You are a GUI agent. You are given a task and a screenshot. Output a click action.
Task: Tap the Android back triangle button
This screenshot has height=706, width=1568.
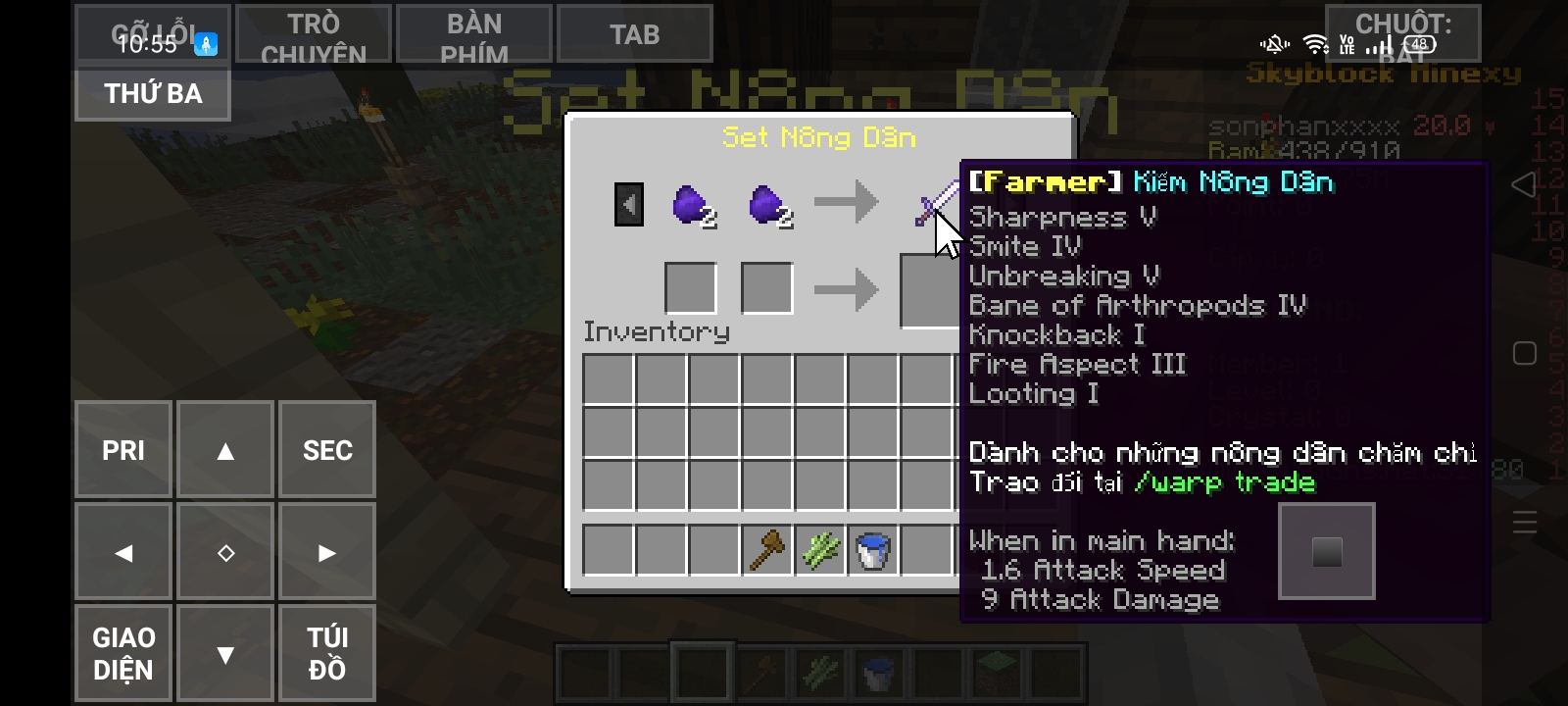1523,184
